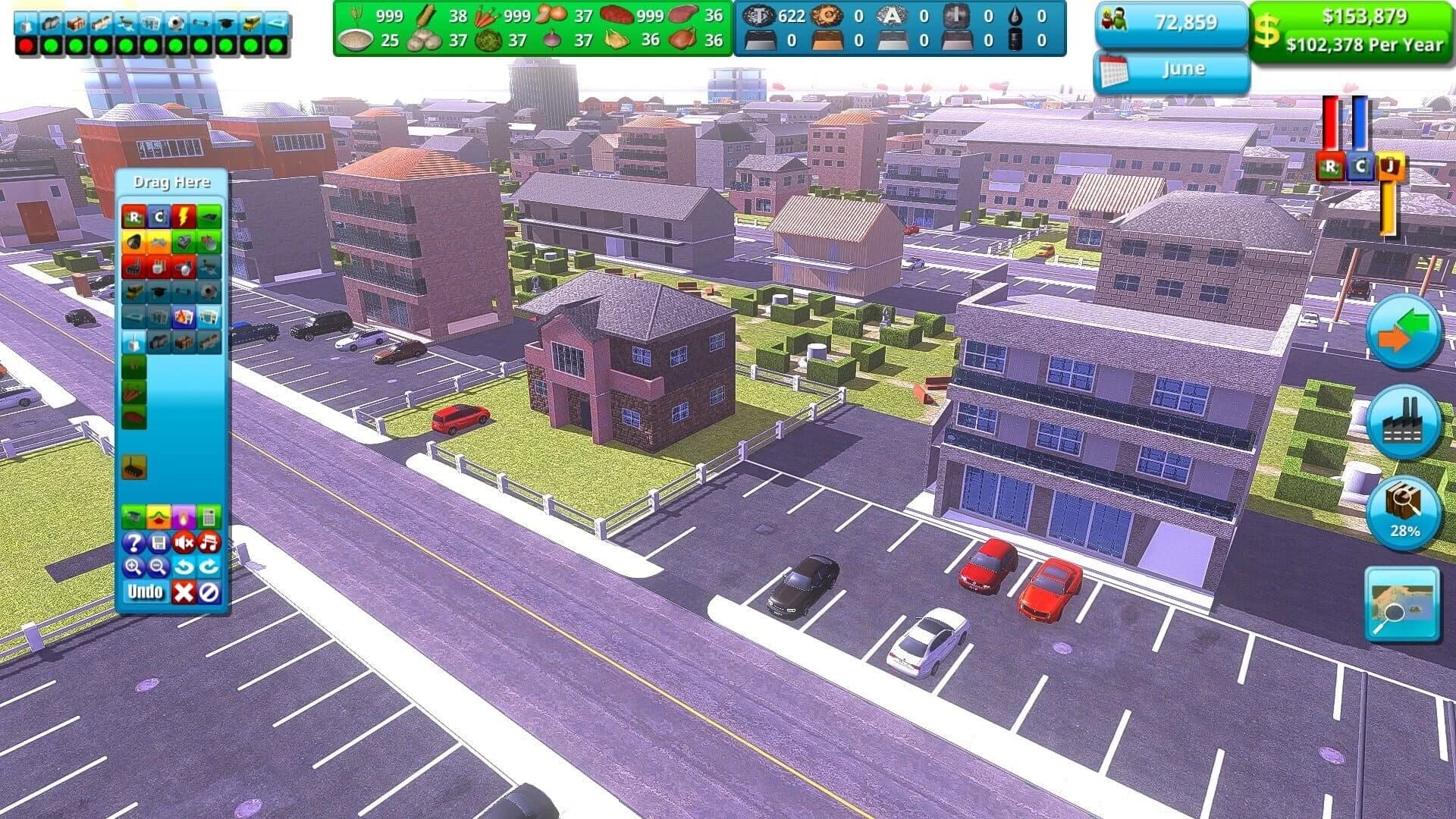Screen dimensions: 1456x819
Task: Click the Undo button
Action: 146,591
